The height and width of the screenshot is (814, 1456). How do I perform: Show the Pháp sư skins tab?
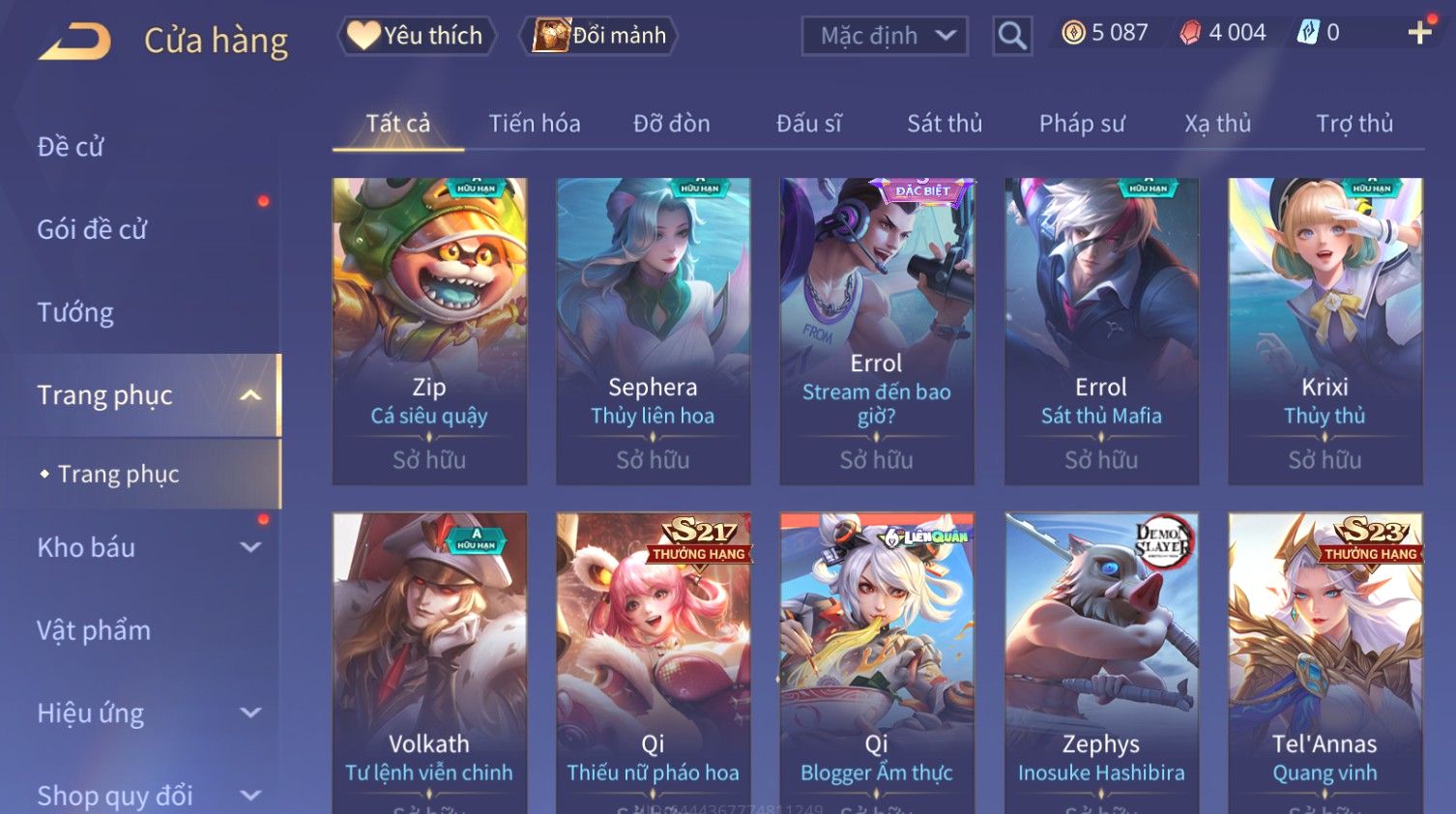(1082, 124)
